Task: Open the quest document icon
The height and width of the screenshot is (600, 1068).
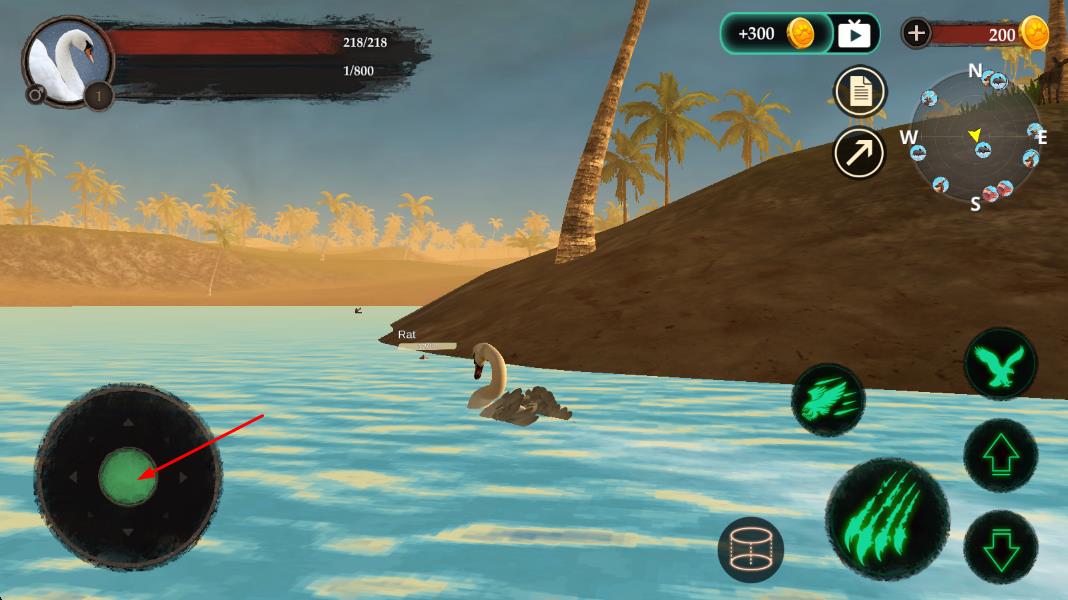Action: [x=860, y=92]
